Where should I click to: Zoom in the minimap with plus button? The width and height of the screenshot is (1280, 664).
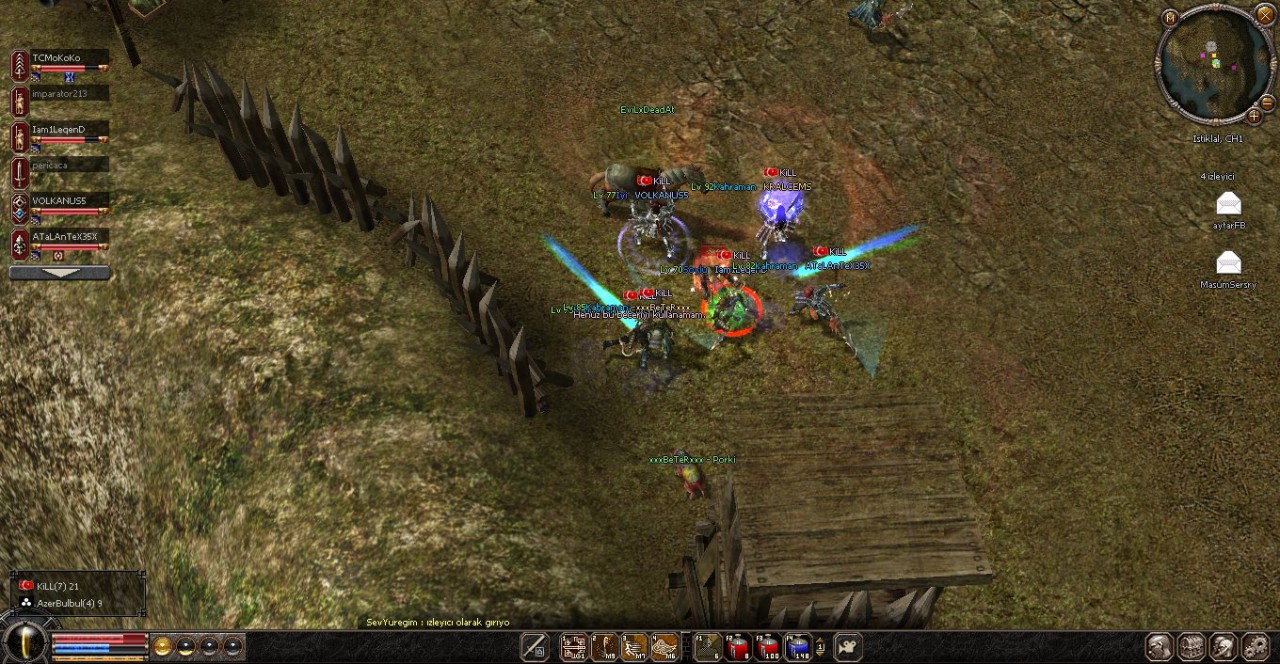1253,116
